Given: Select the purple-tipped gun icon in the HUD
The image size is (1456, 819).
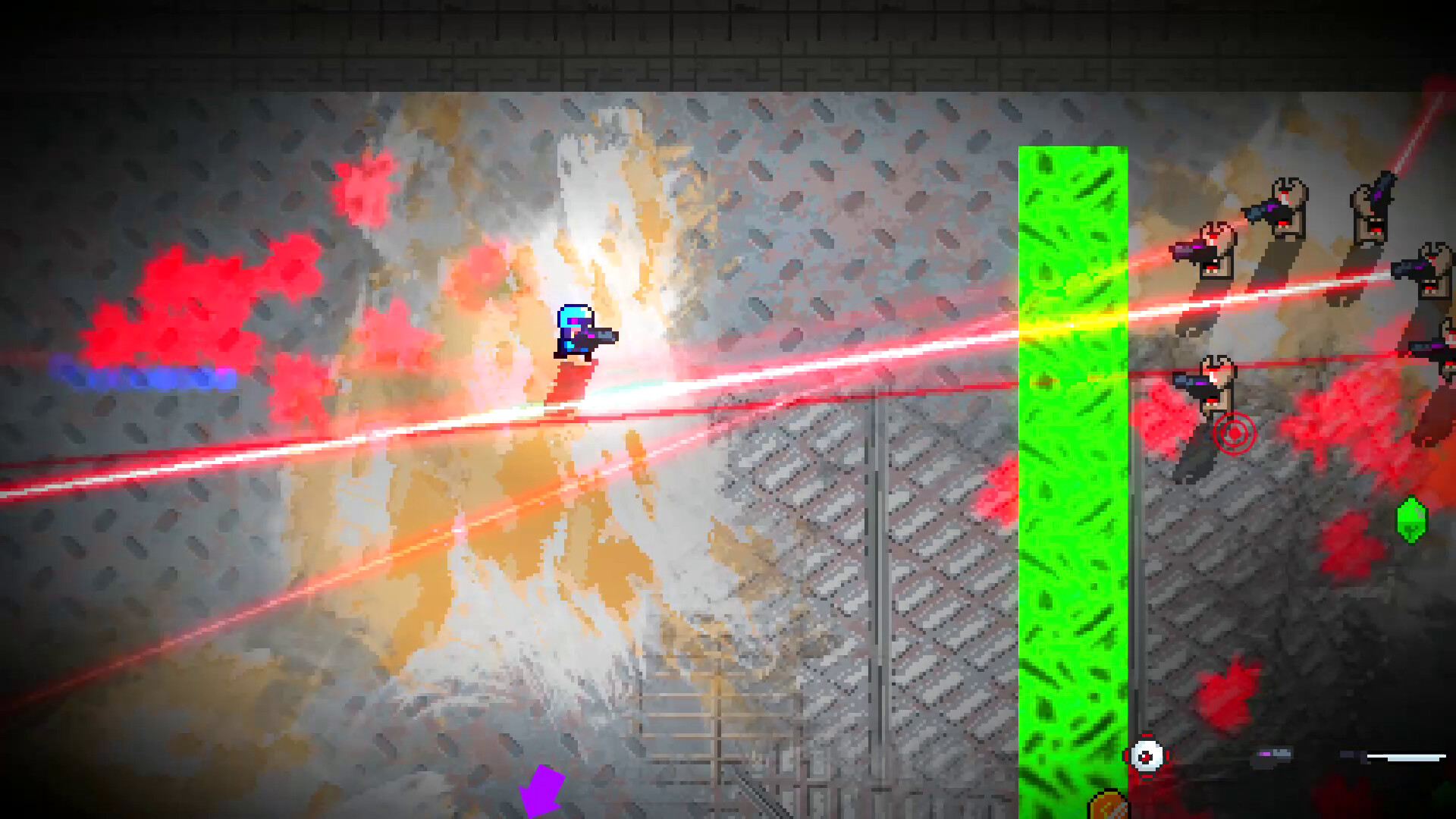Looking at the screenshot, I should pos(1269,755).
